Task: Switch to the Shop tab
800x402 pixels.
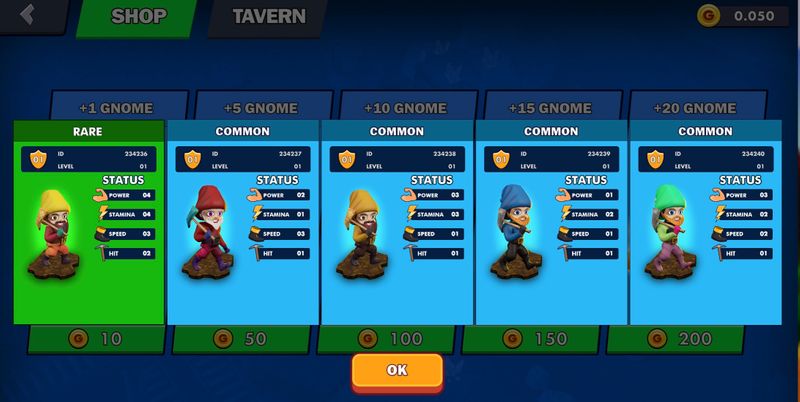Action: (138, 17)
